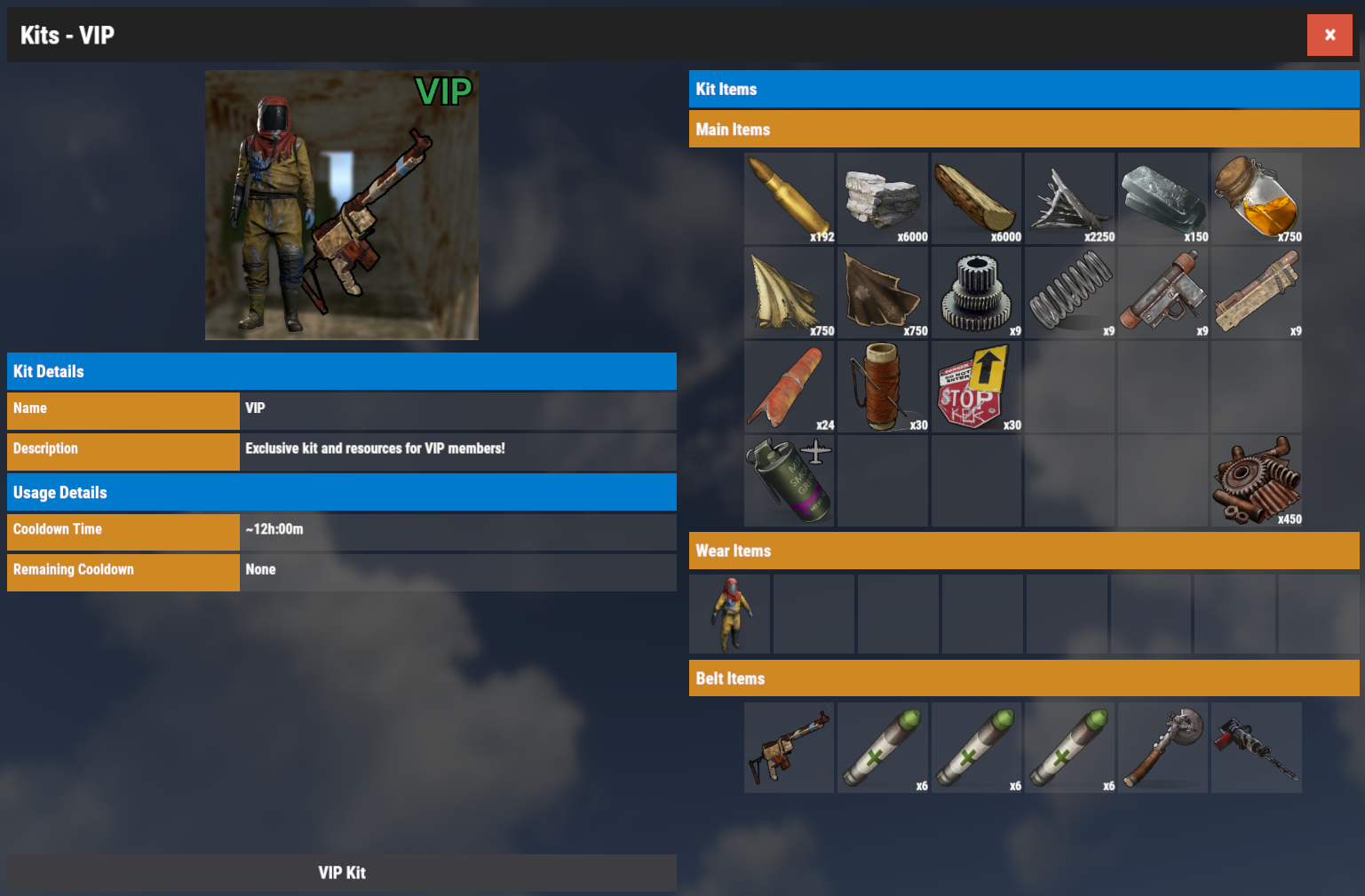Select the Road Signs x30 item
This screenshot has width=1365, height=896.
[976, 386]
